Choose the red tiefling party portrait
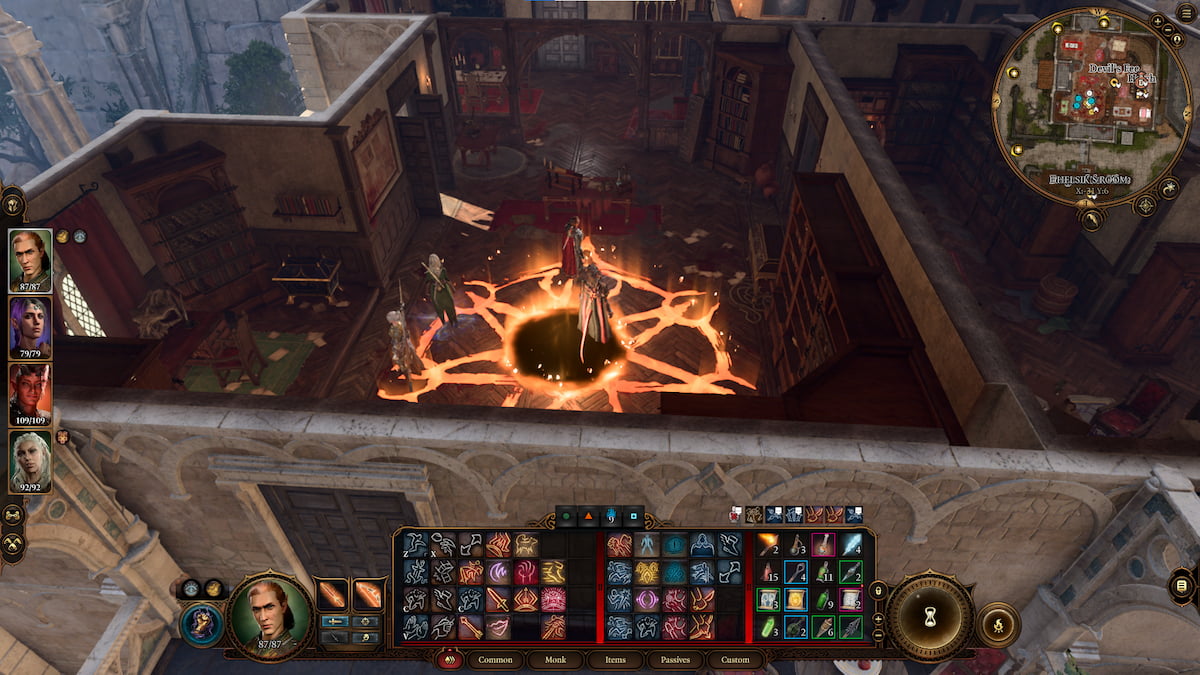The image size is (1200, 675). pyautogui.click(x=30, y=393)
